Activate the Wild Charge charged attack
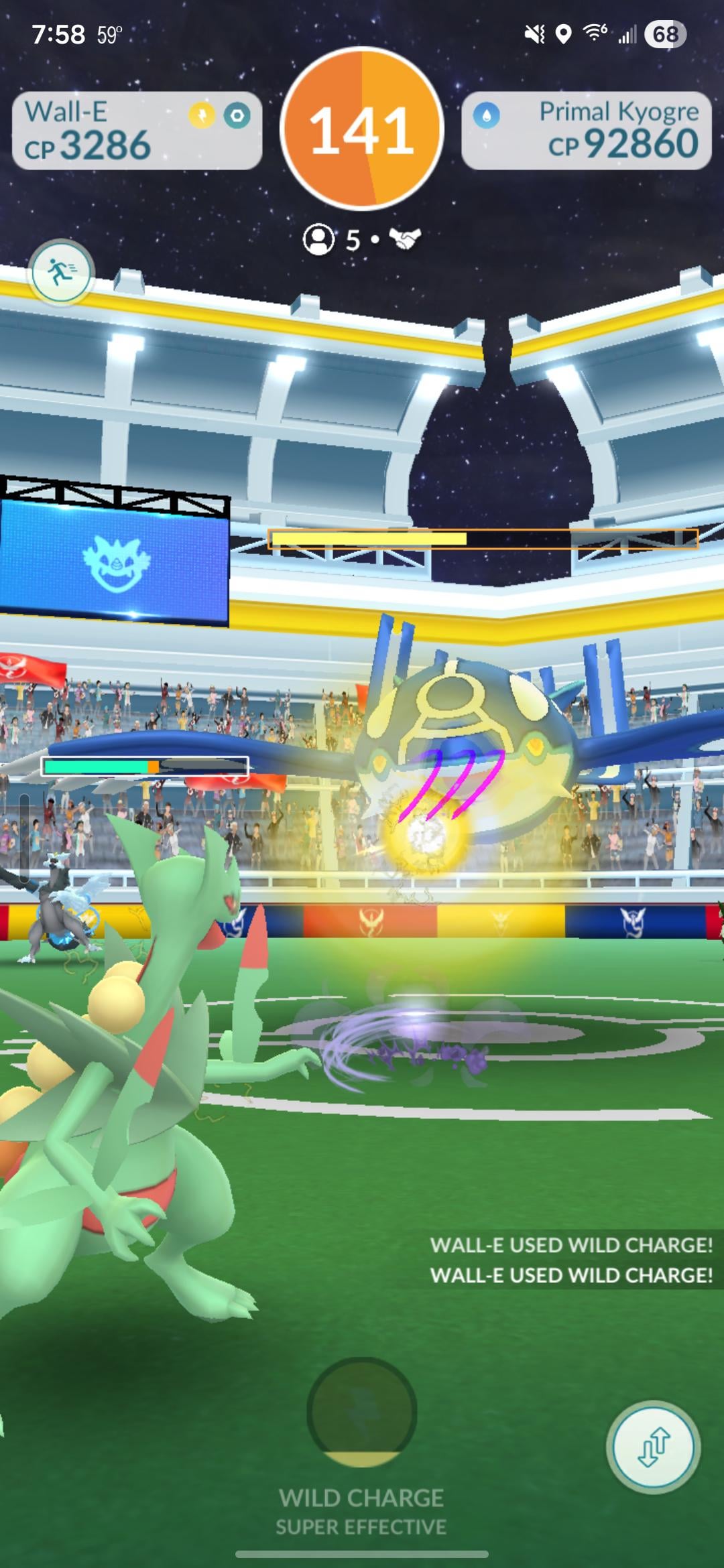Viewport: 724px width, 1568px height. [x=362, y=1412]
